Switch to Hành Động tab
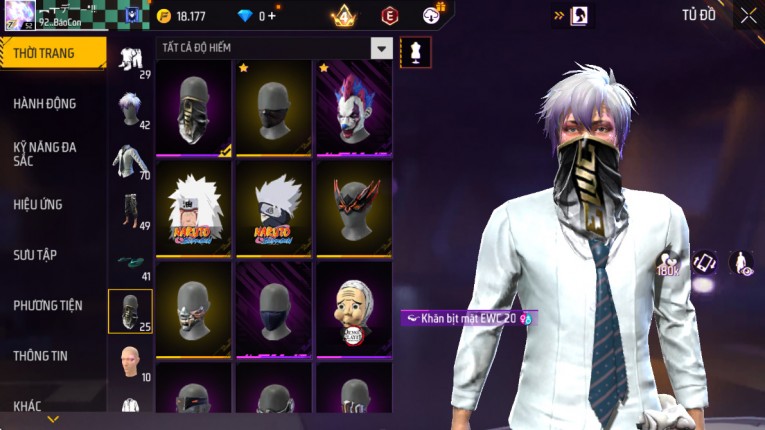This screenshot has height=430, width=765. click(45, 103)
